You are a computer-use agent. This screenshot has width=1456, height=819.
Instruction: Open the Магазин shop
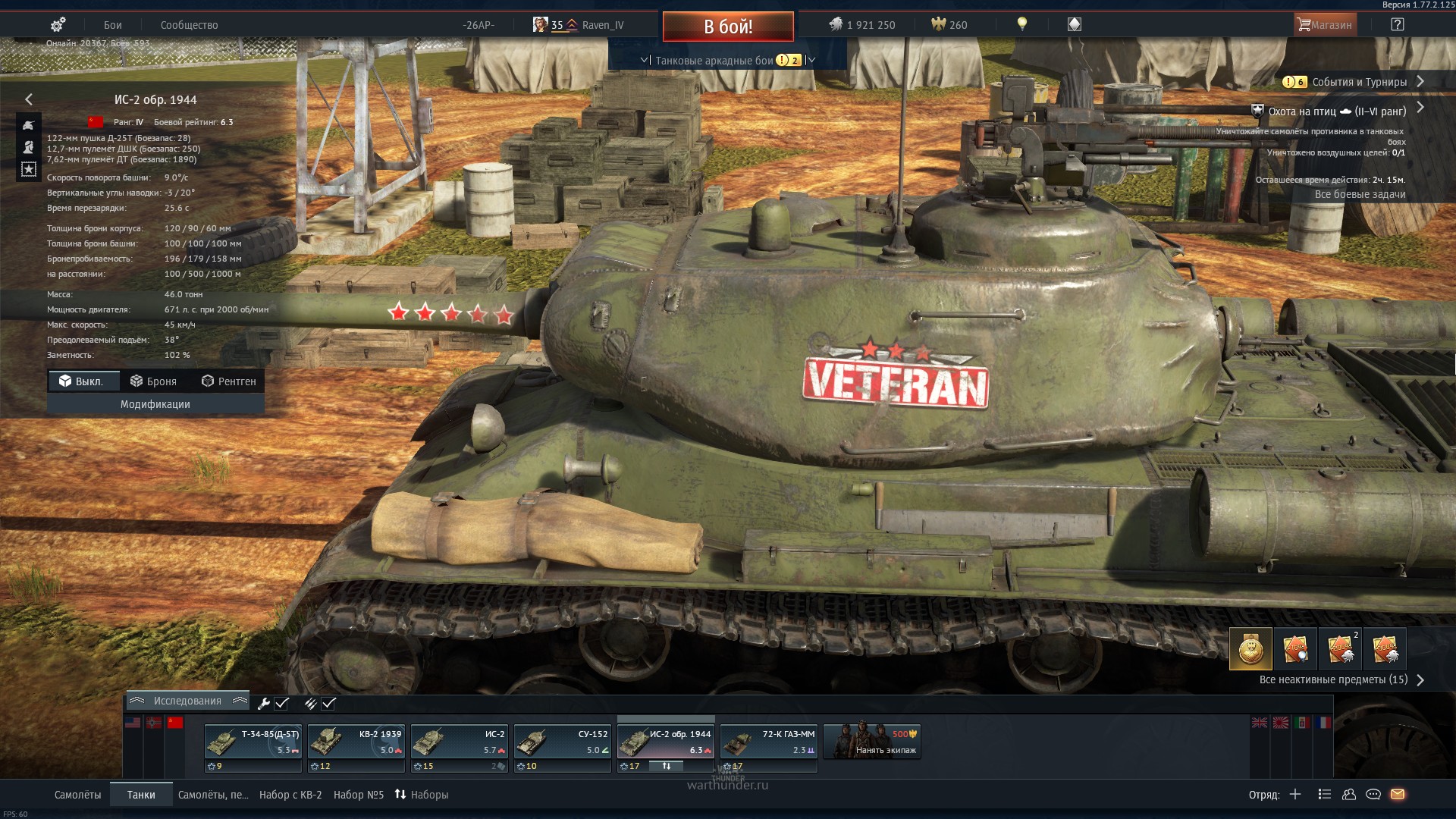tap(1325, 25)
